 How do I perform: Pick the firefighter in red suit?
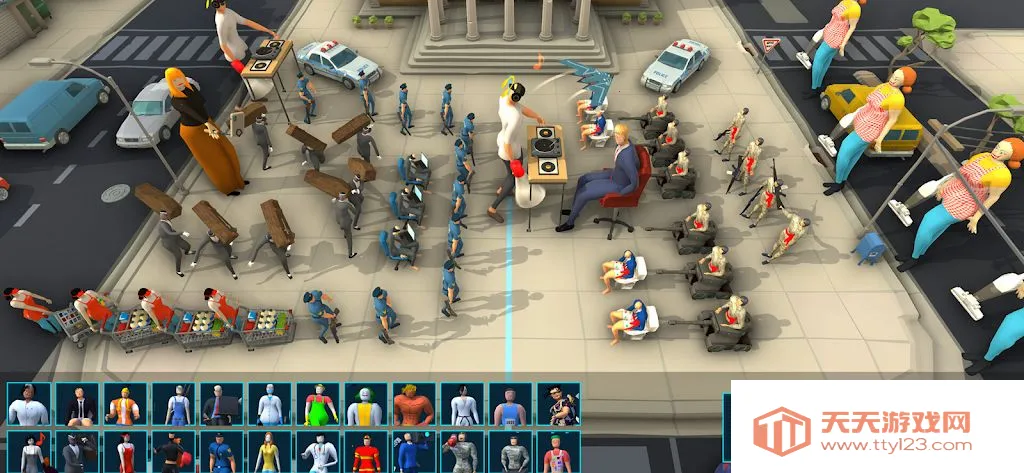[x=365, y=453]
